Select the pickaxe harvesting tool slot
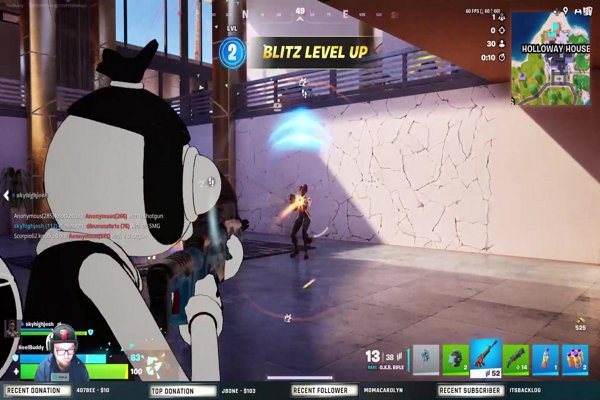 coord(427,357)
